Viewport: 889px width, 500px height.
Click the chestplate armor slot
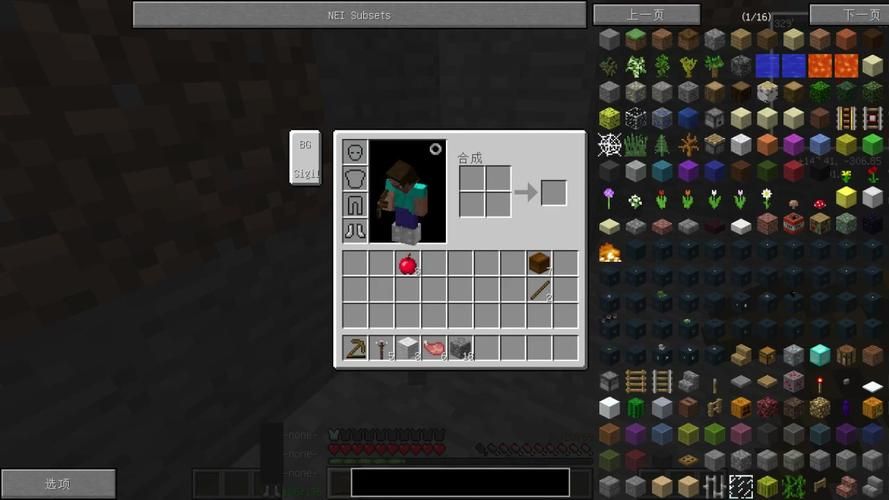[x=355, y=178]
